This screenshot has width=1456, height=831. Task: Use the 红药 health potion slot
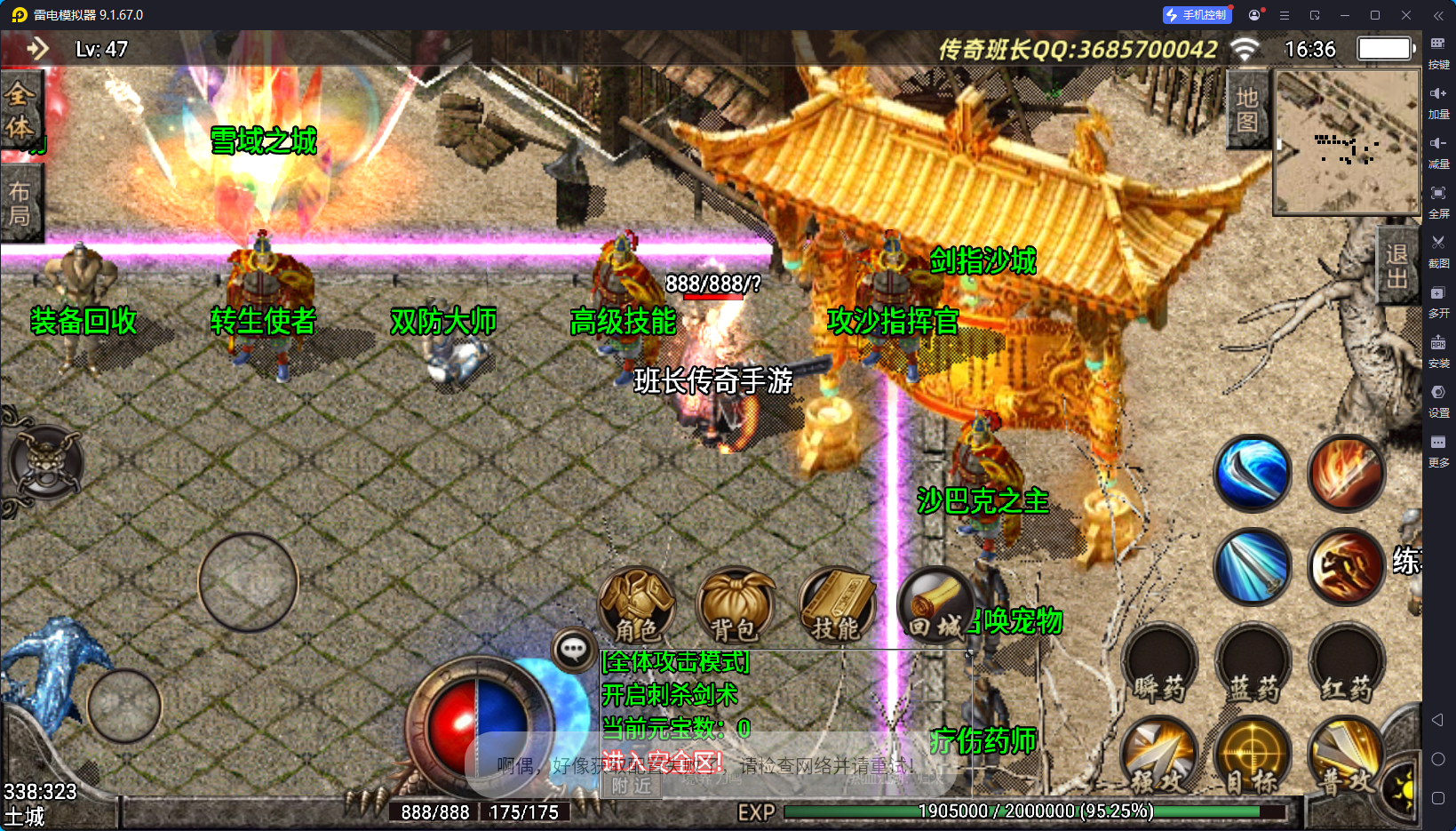coord(1347,667)
